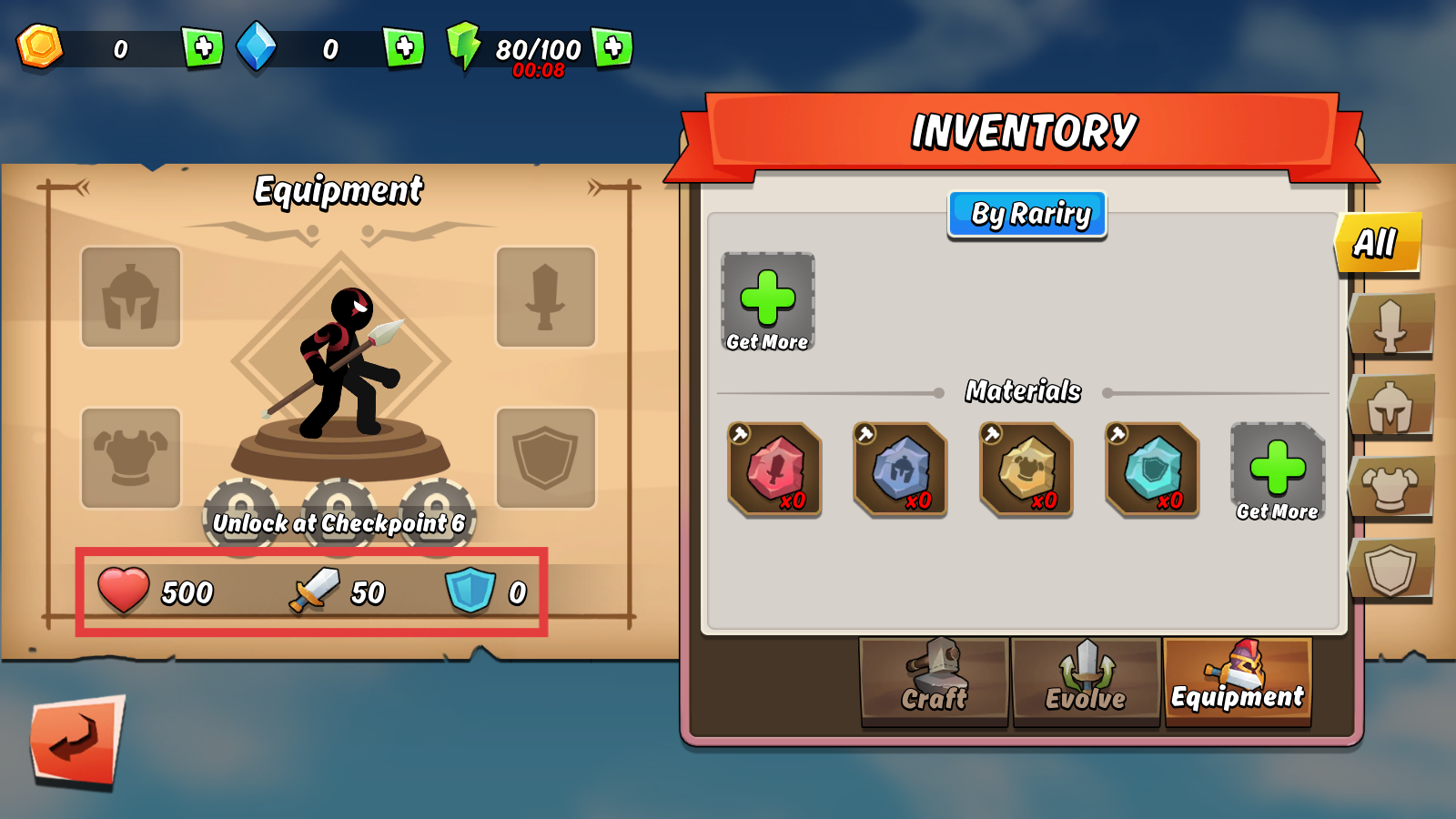Buy more blue gems via plus button
The height and width of the screenshot is (819, 1456).
404,47
